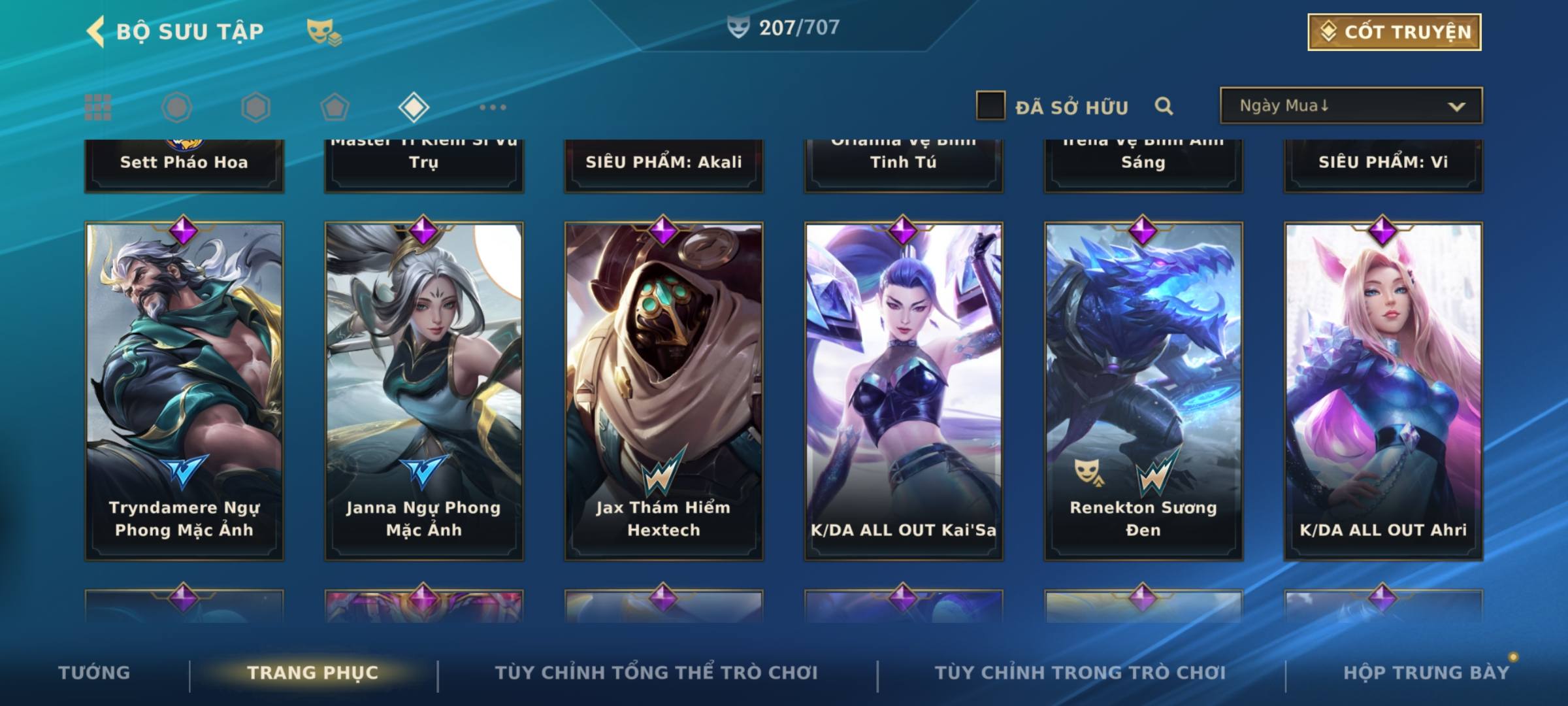Viewport: 1568px width, 706px height.
Task: Select the pentagon rarity filter
Action: tap(335, 107)
